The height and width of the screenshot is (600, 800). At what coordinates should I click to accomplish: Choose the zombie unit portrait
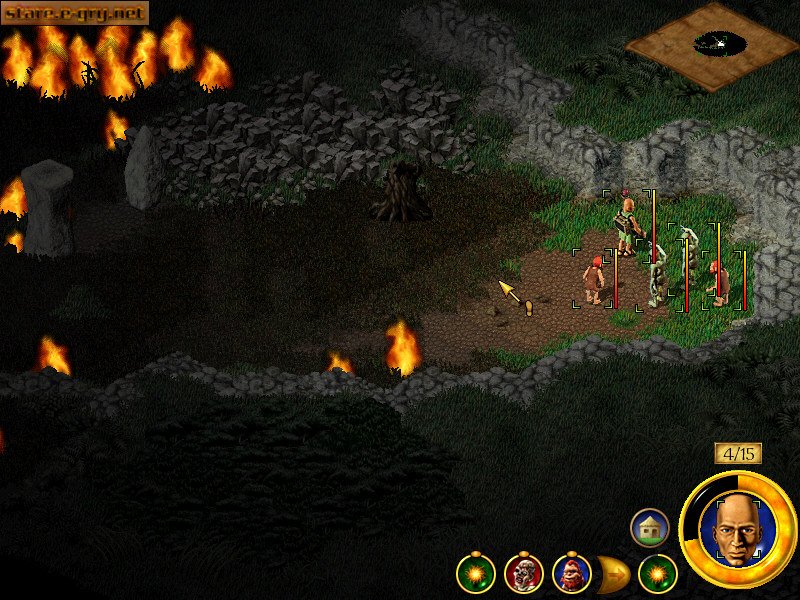point(523,573)
